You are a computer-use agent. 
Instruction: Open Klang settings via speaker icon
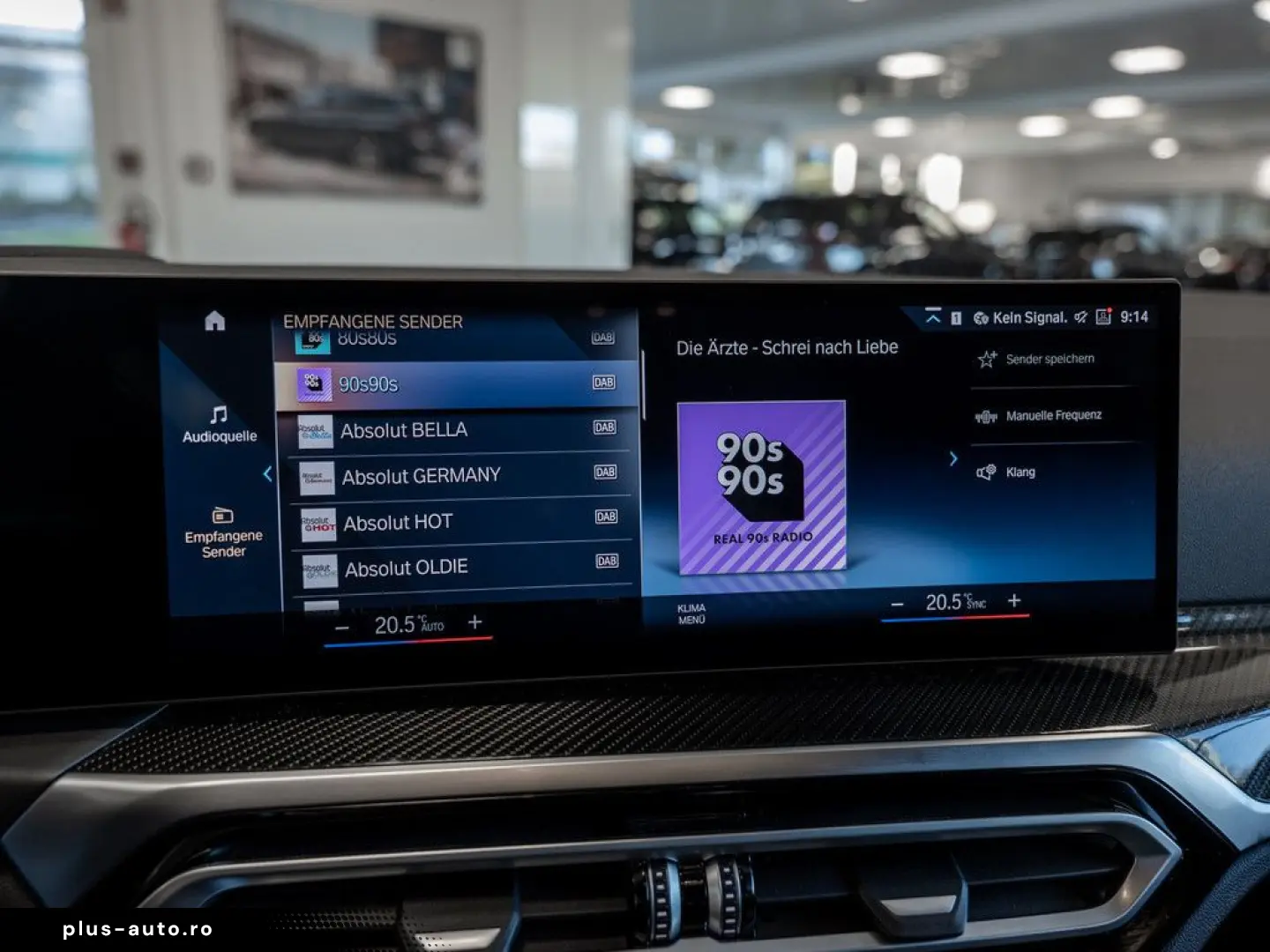point(987,472)
